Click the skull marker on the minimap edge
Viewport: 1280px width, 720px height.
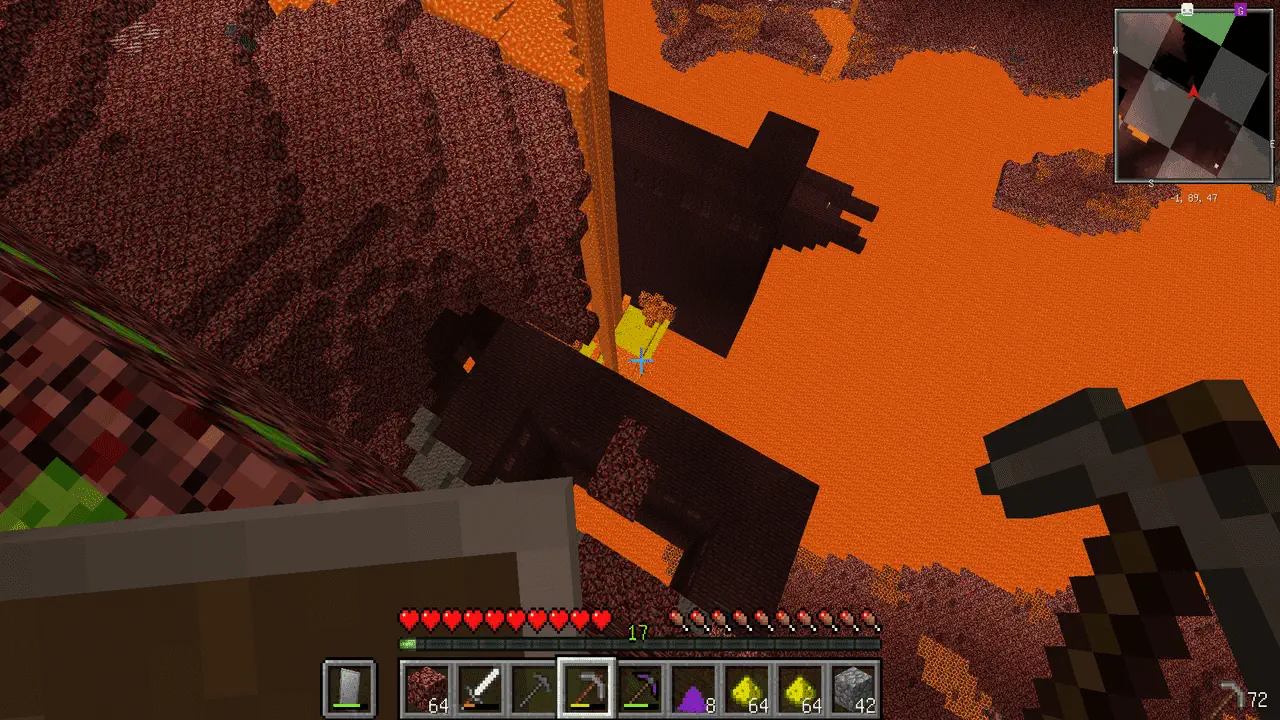click(x=1187, y=10)
